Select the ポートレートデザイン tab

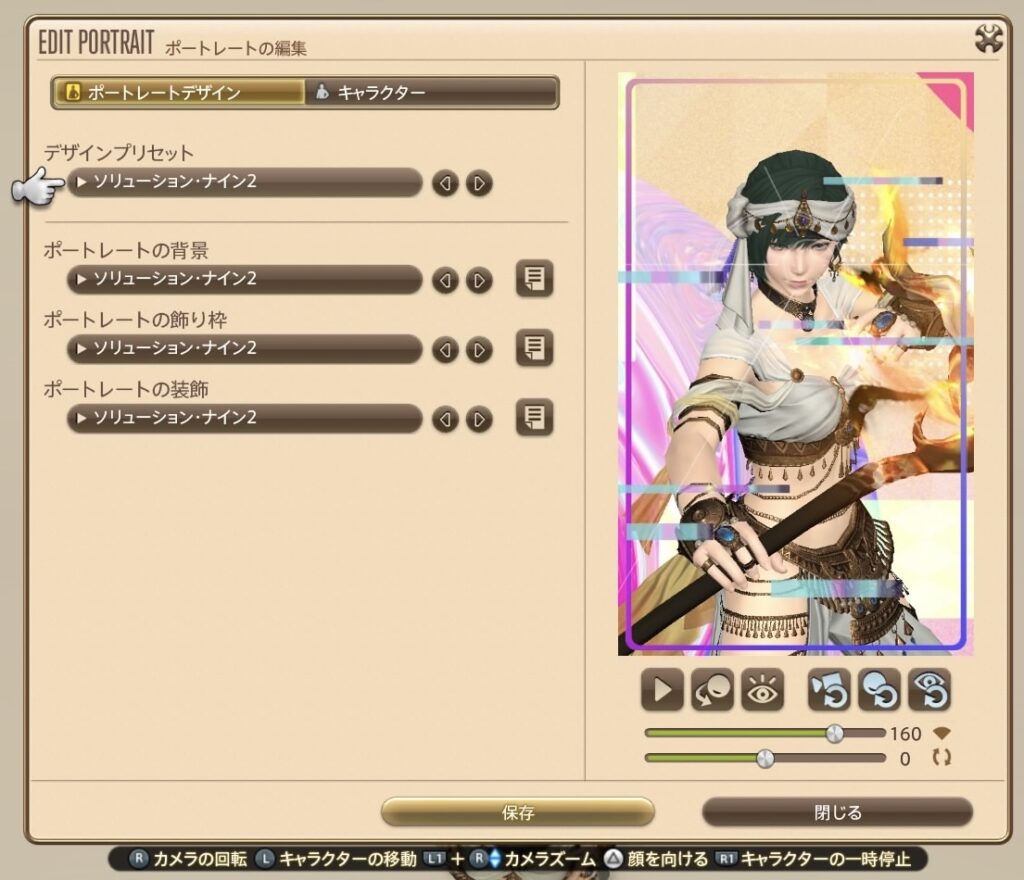(x=179, y=93)
